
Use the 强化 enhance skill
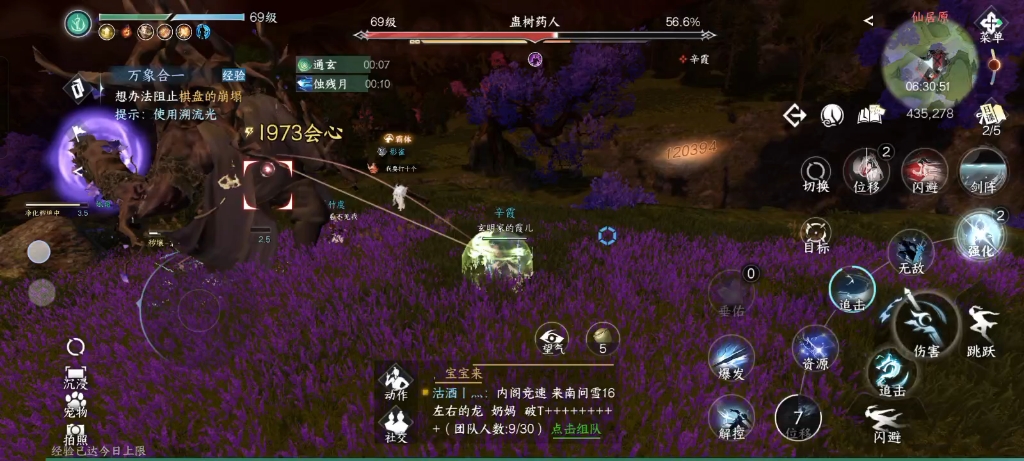pyautogui.click(x=977, y=234)
